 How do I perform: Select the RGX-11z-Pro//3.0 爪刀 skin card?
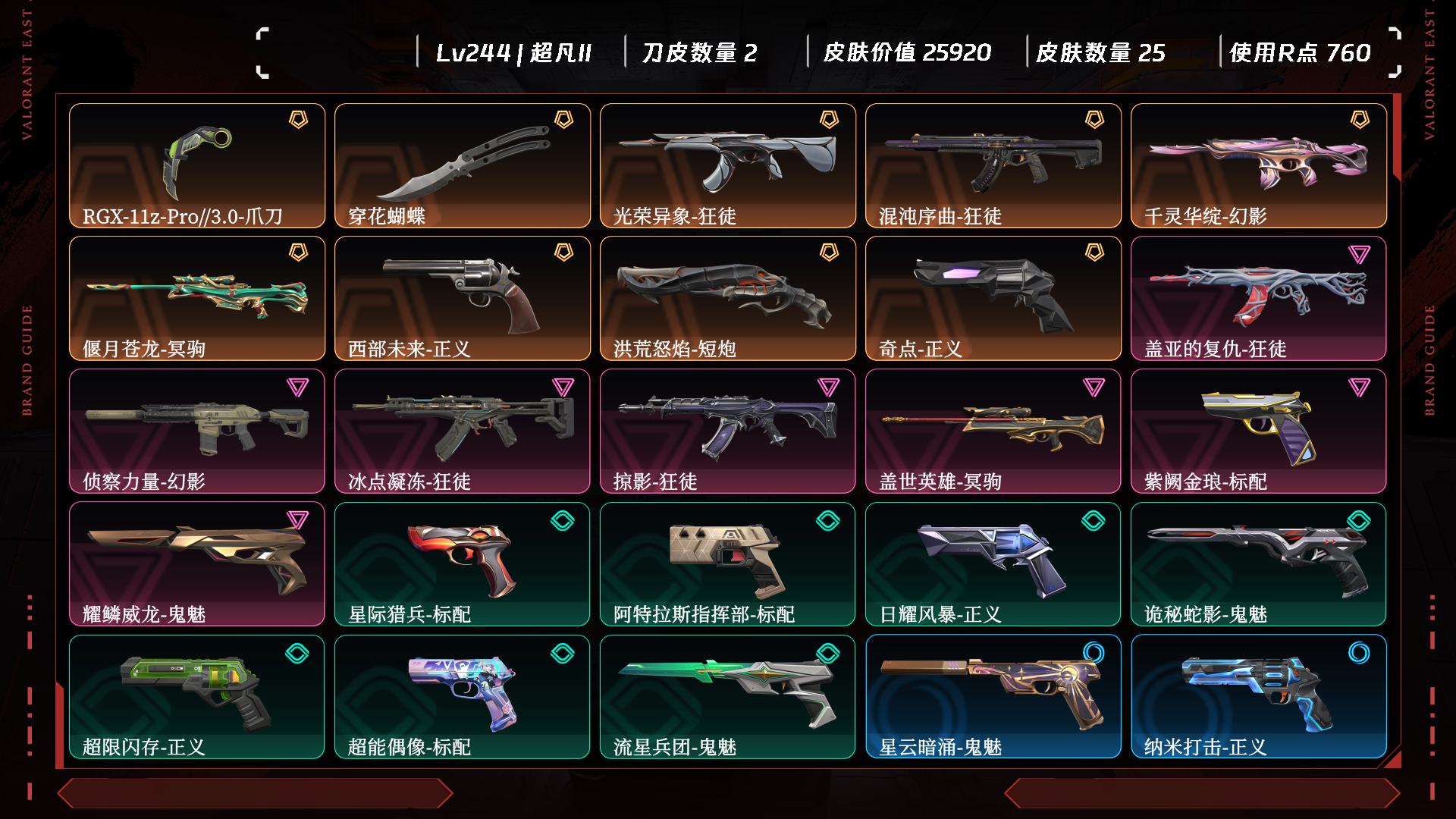tap(197, 165)
